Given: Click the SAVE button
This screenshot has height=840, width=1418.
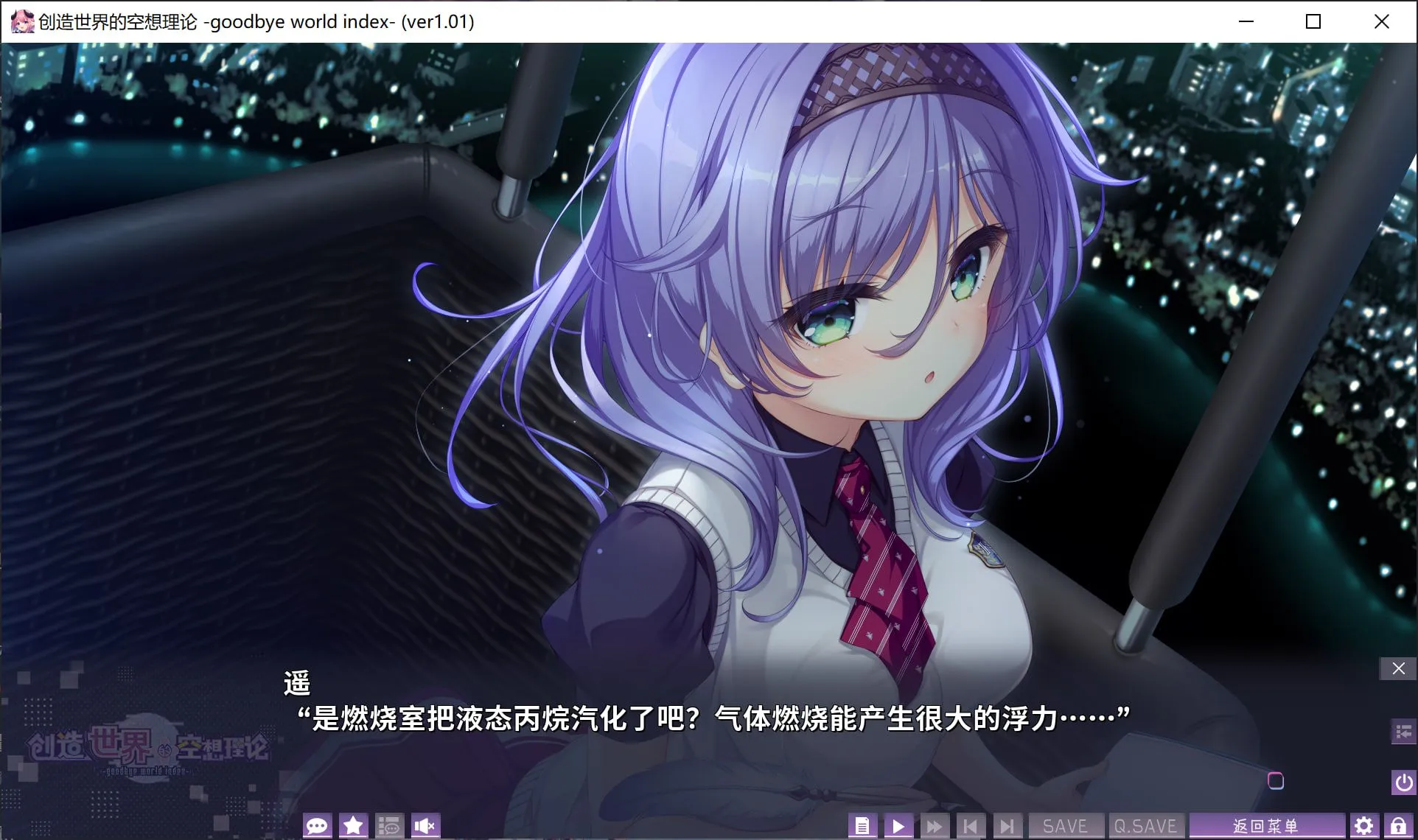Looking at the screenshot, I should [x=1066, y=825].
